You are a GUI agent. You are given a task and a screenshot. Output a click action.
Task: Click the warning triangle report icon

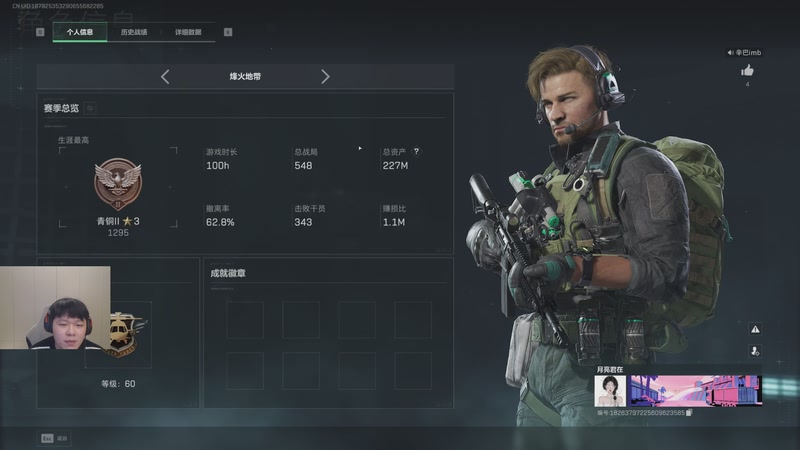click(755, 329)
